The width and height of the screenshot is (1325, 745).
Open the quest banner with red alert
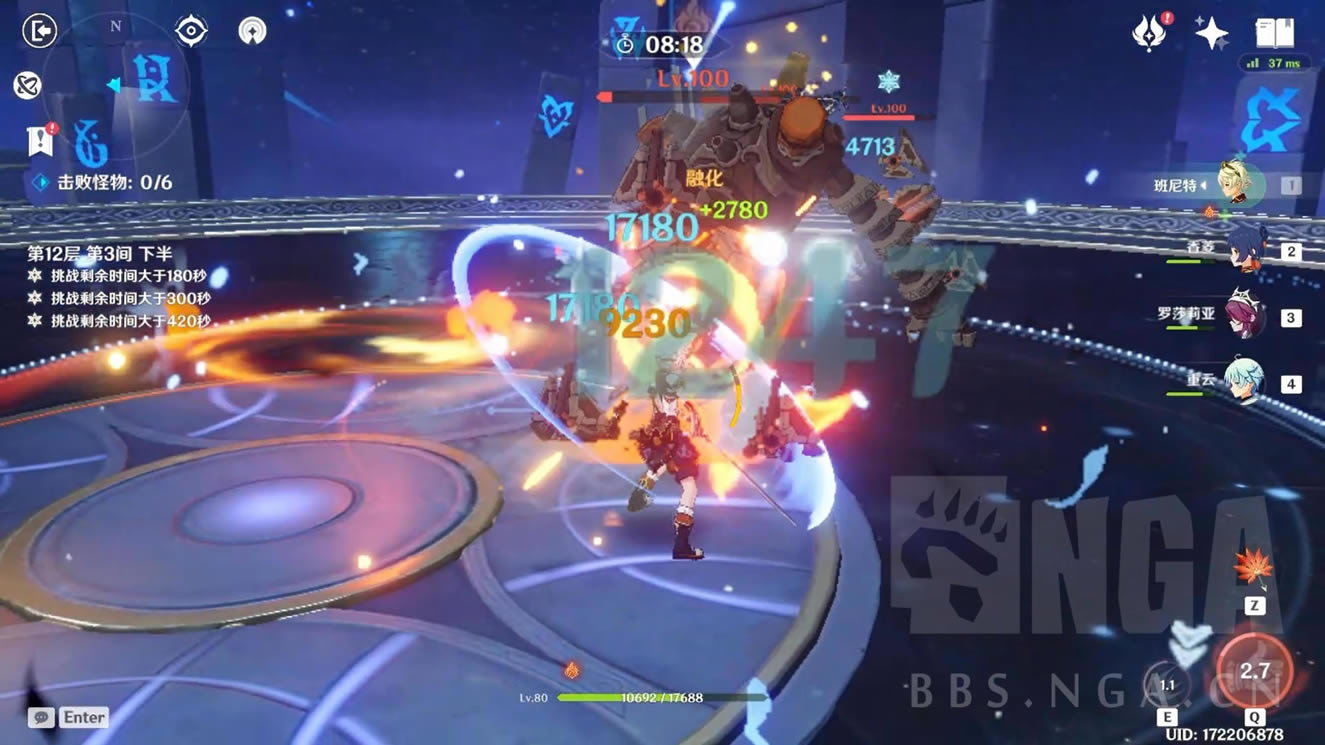click(40, 141)
